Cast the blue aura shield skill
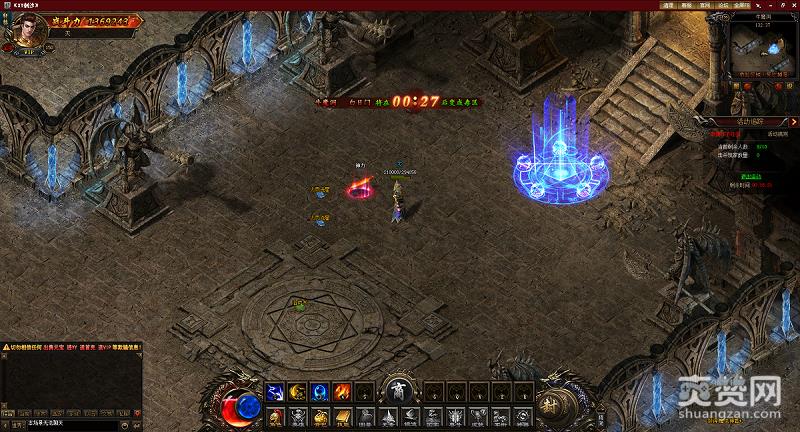This screenshot has width=800, height=432. point(319,391)
